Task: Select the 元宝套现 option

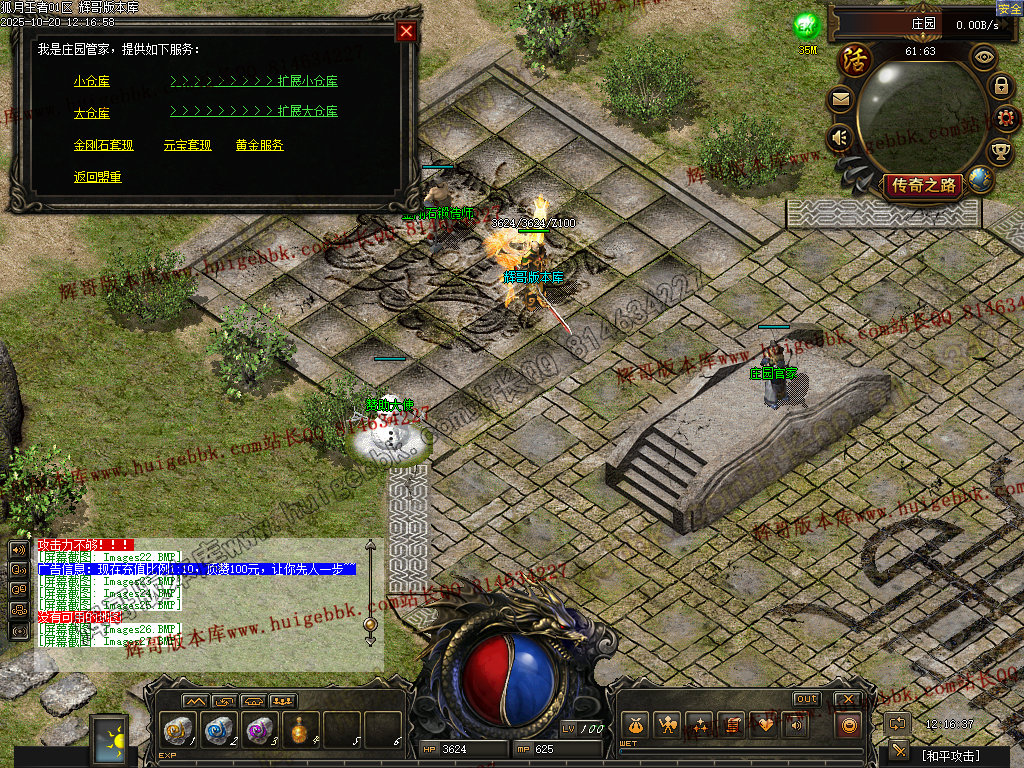Action: pos(187,145)
